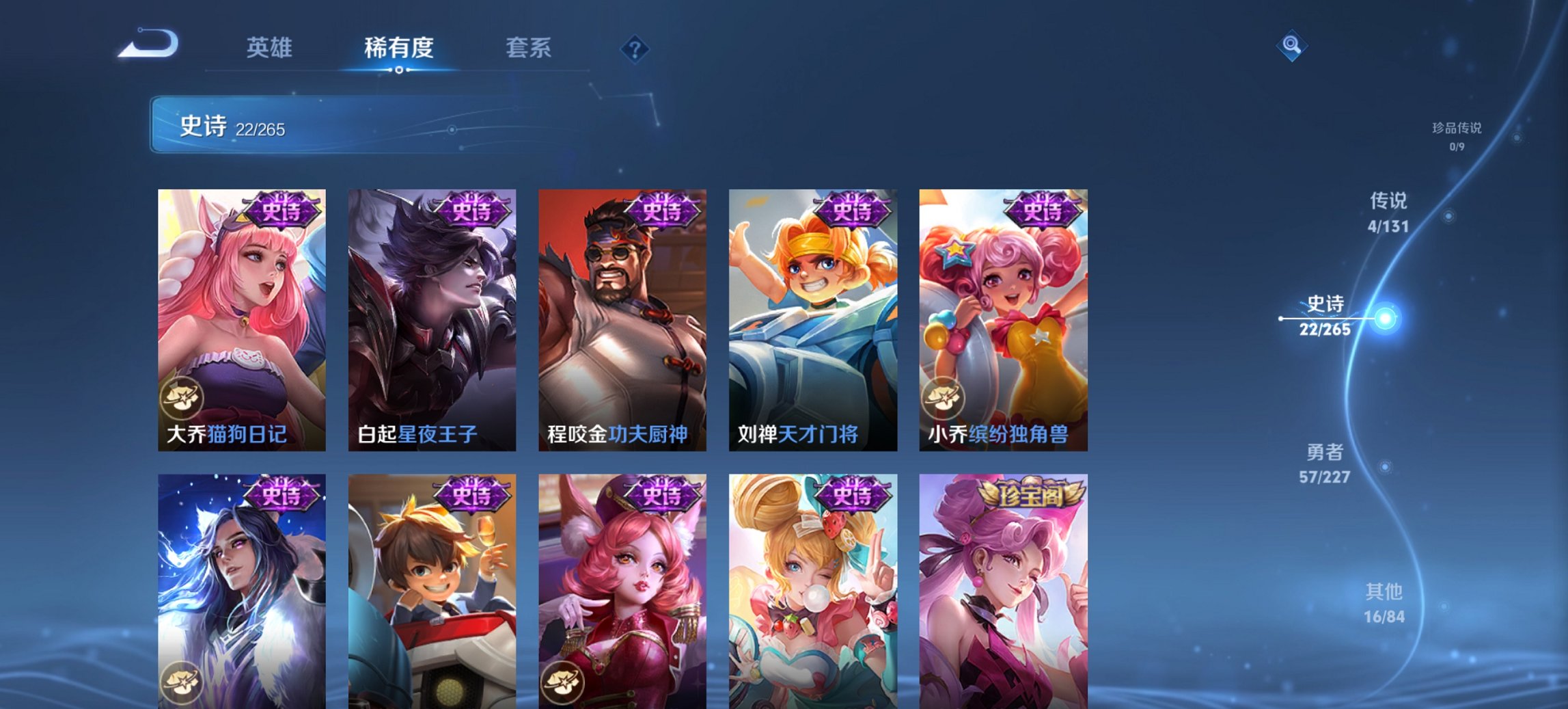The image size is (1568, 709).
Task: Click the question mark help icon
Action: 633,48
